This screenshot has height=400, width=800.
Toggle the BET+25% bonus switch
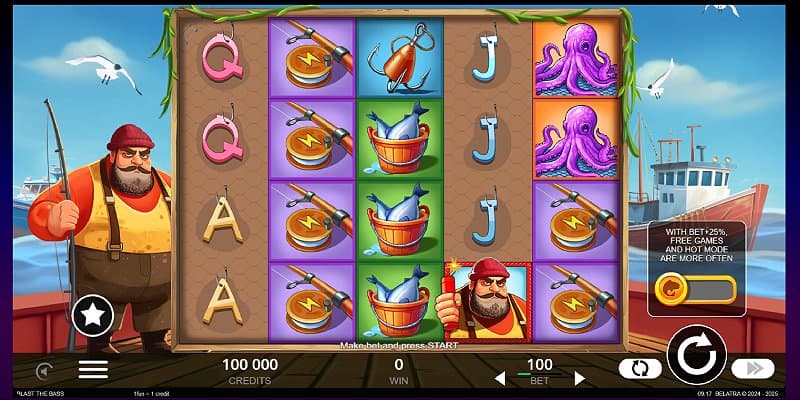[x=695, y=291]
